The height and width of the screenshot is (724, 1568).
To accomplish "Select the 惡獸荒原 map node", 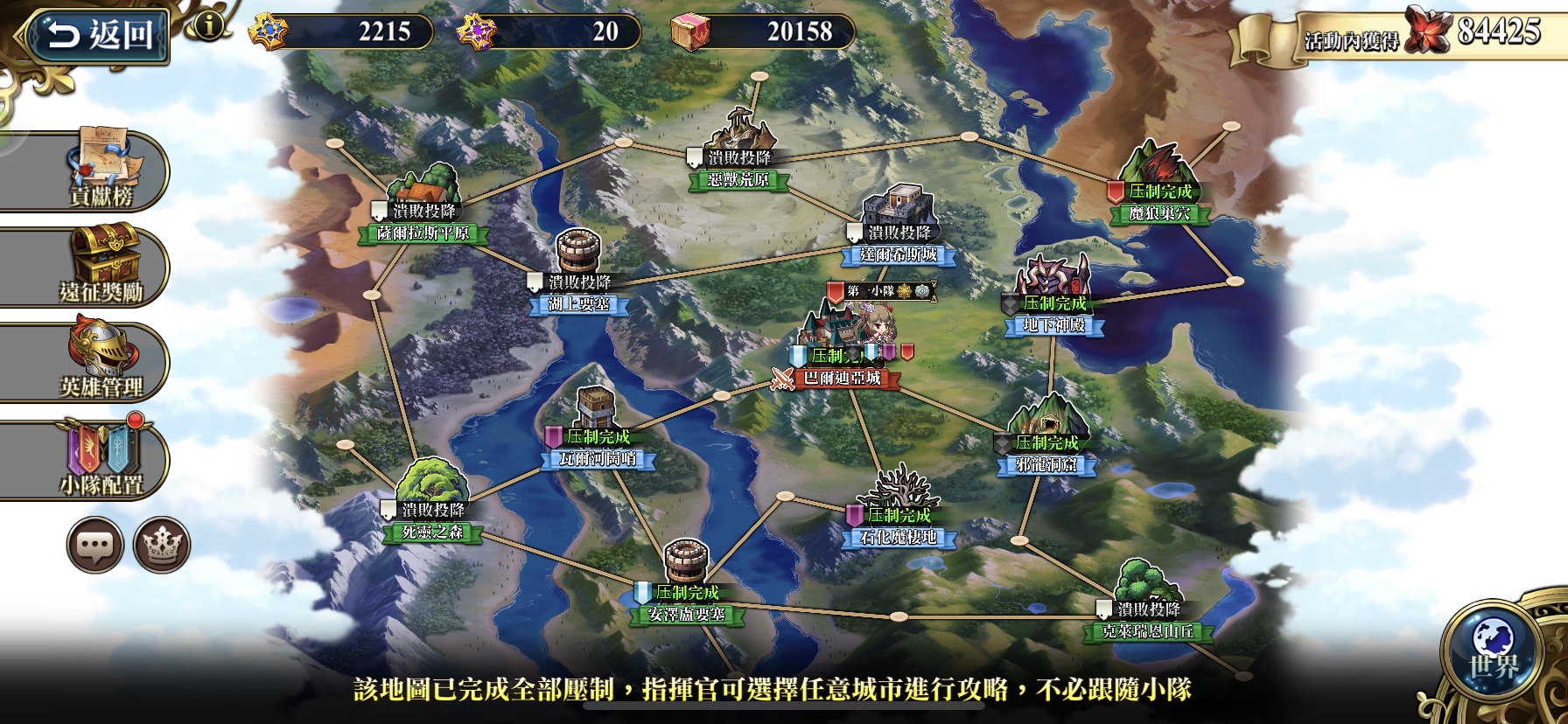I will point(738,179).
